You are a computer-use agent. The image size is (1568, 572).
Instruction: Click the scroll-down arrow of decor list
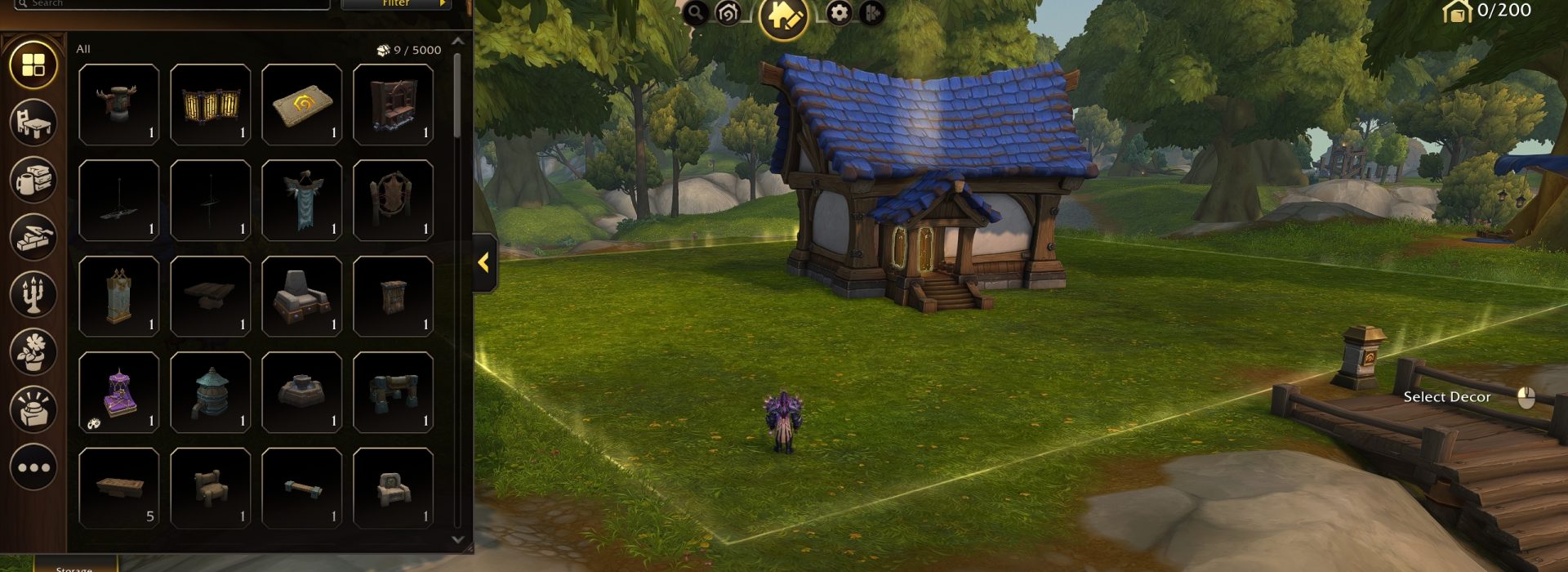click(x=457, y=539)
